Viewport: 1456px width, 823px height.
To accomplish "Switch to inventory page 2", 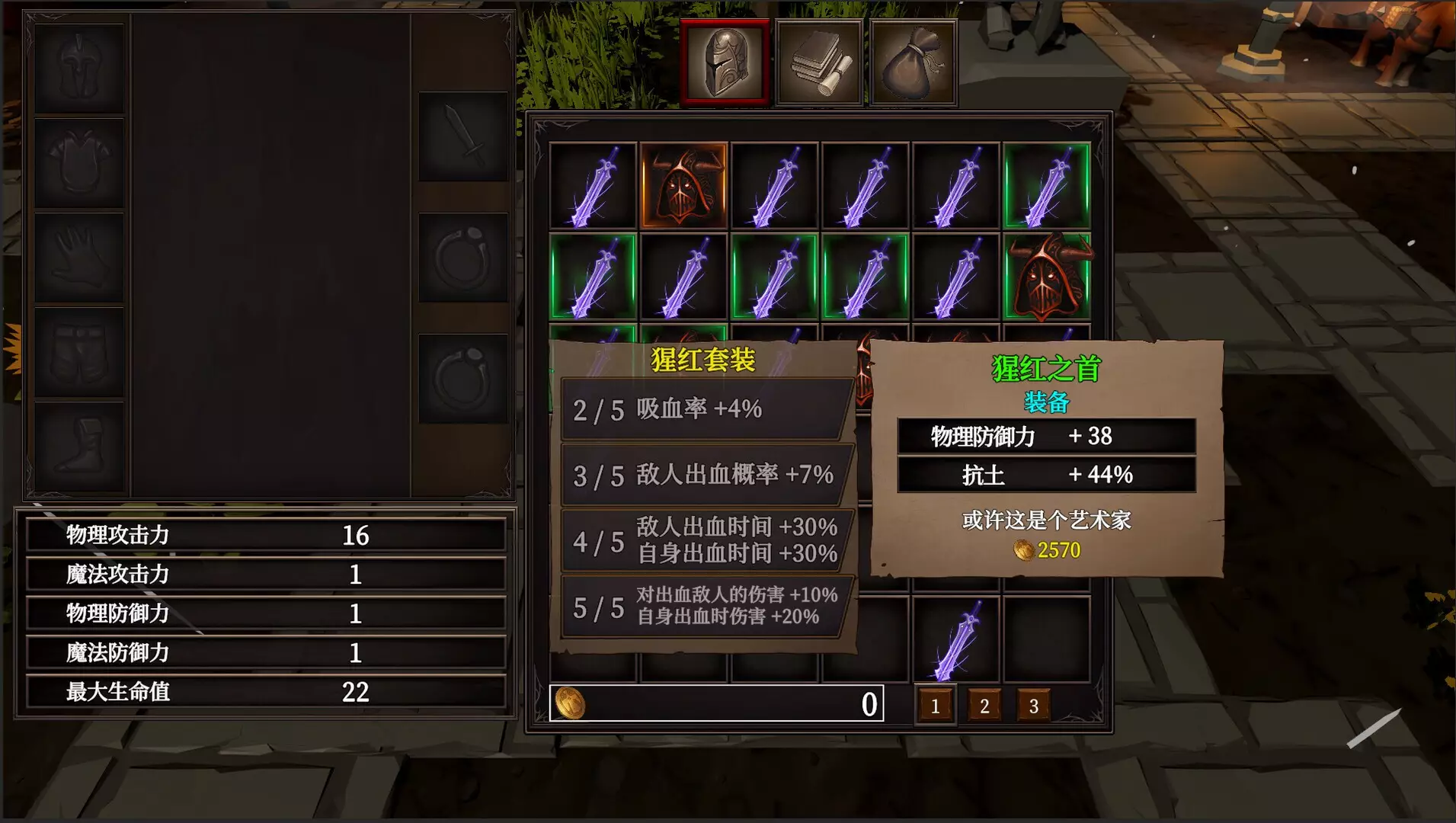I will pyautogui.click(x=984, y=705).
